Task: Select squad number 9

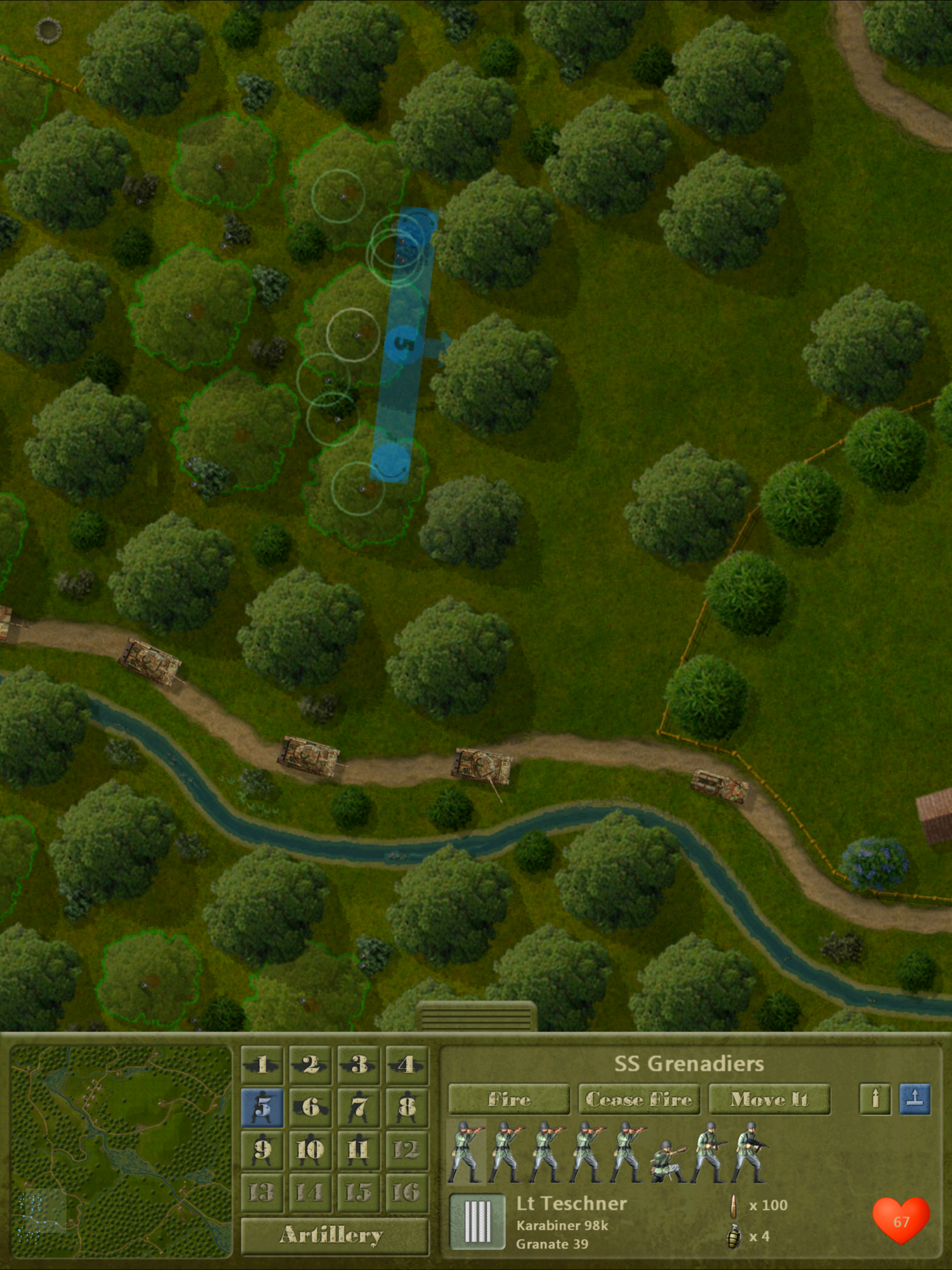Action: [x=262, y=1150]
